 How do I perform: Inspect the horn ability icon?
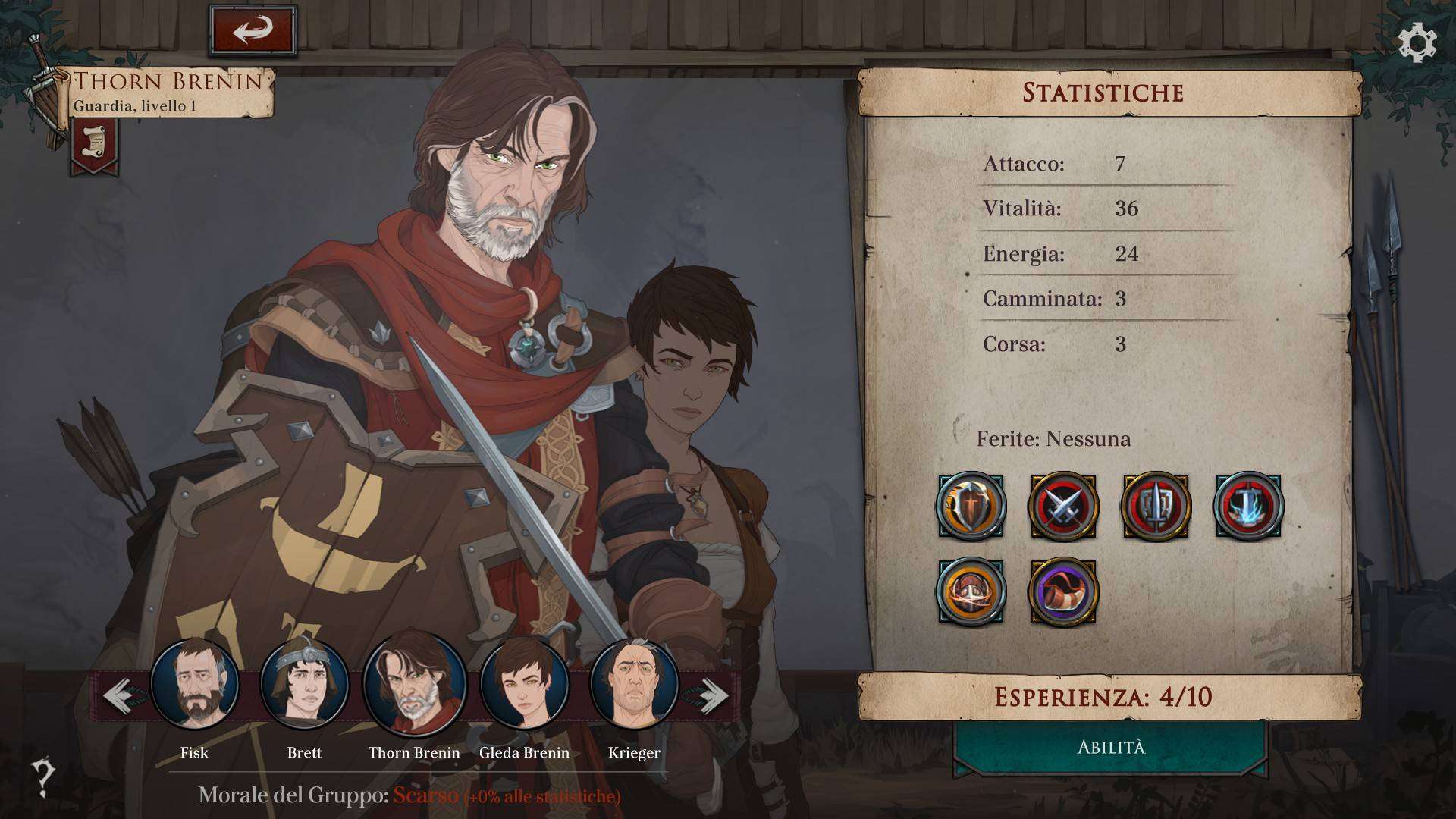(1063, 592)
